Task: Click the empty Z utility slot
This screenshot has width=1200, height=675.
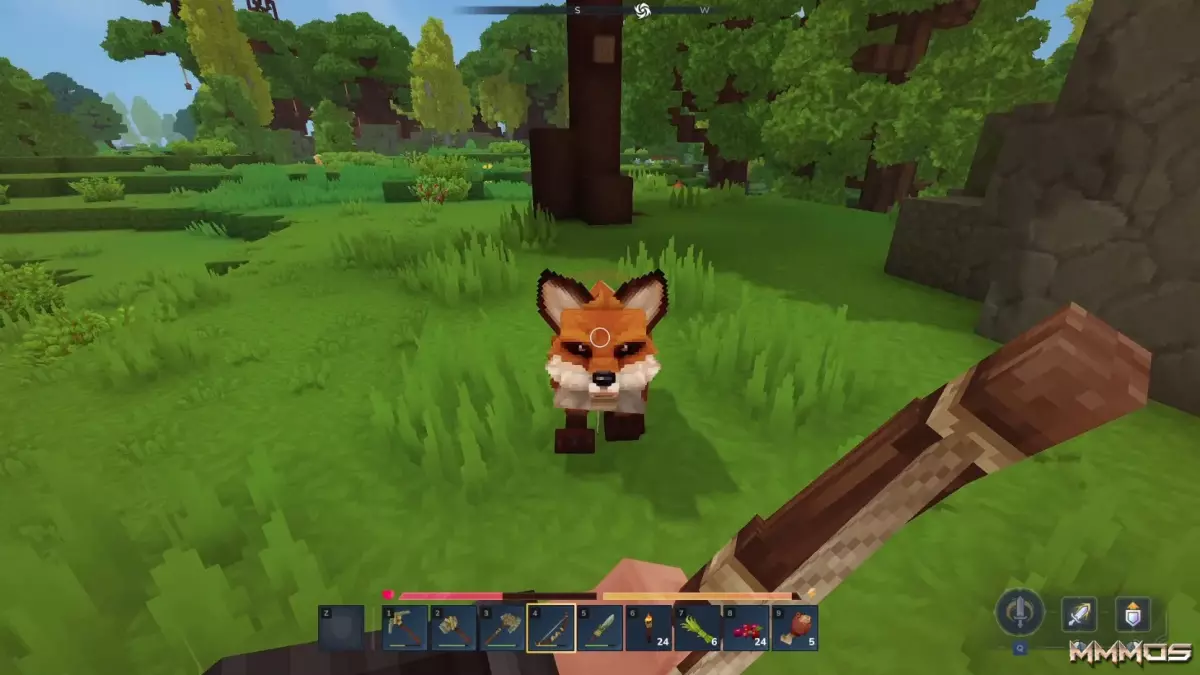Action: pyautogui.click(x=341, y=628)
